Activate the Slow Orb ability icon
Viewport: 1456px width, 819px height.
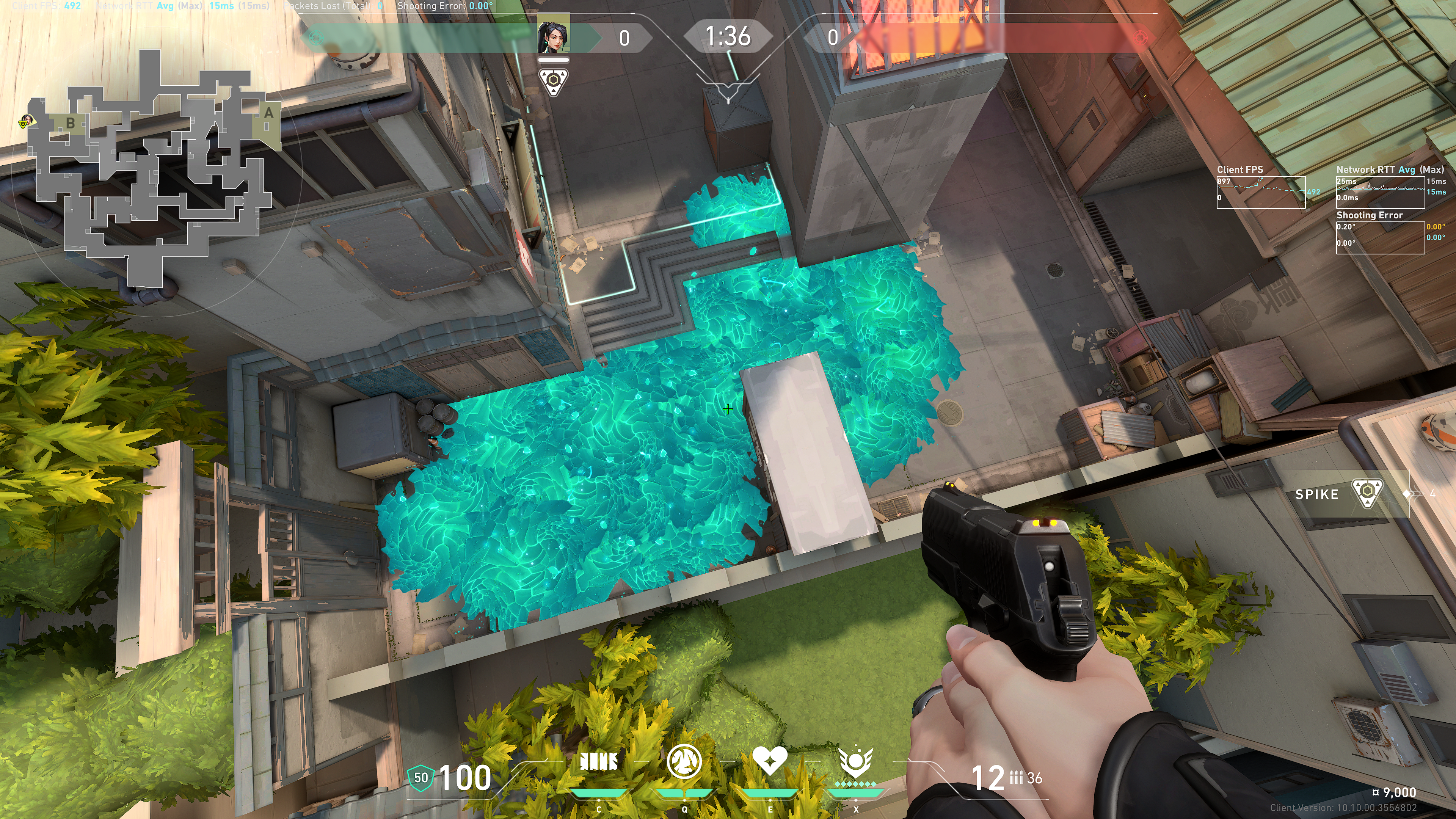click(684, 762)
